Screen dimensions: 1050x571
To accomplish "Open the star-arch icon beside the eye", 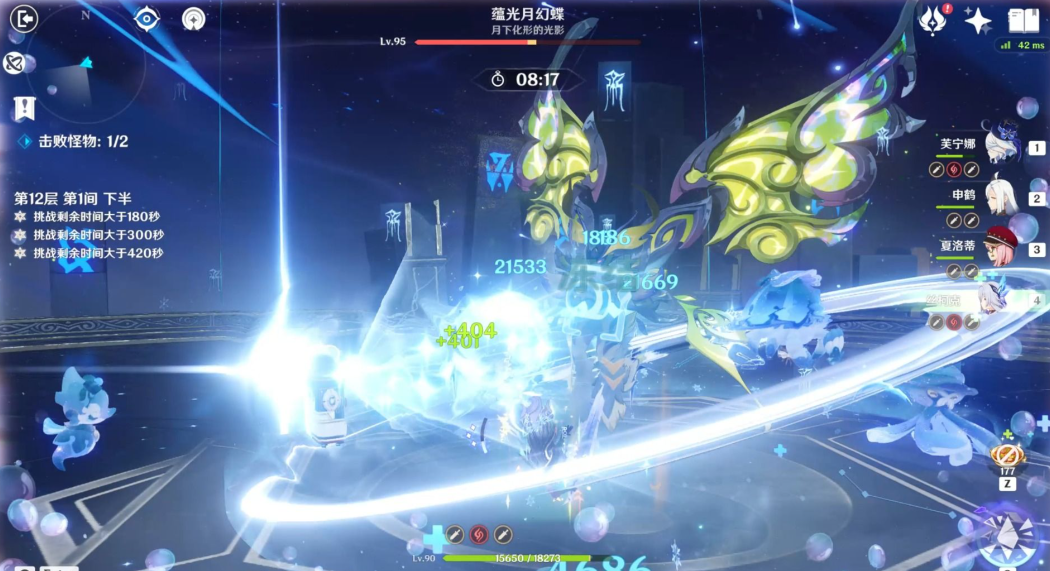I will (x=194, y=18).
